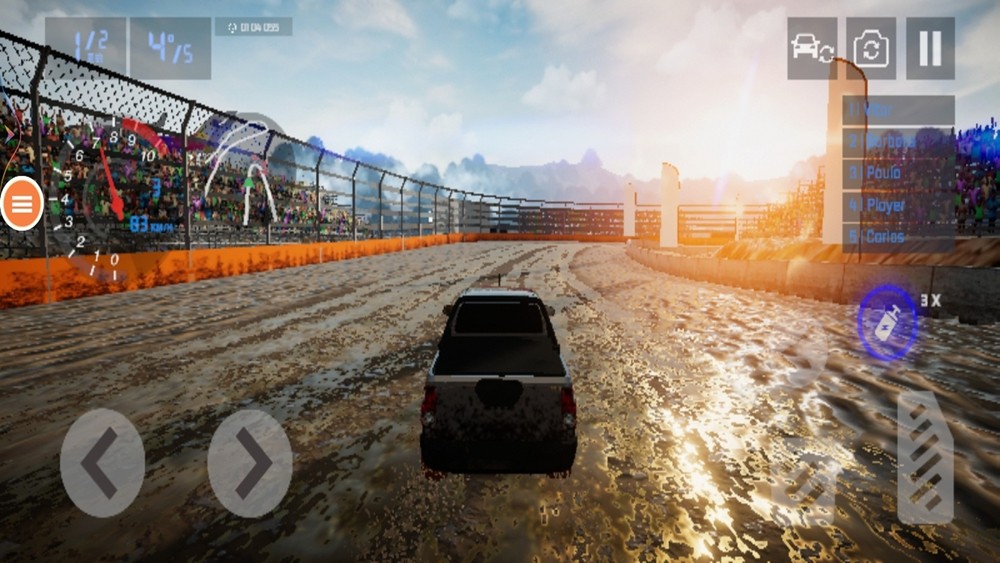Switch the camera view

pos(871,48)
